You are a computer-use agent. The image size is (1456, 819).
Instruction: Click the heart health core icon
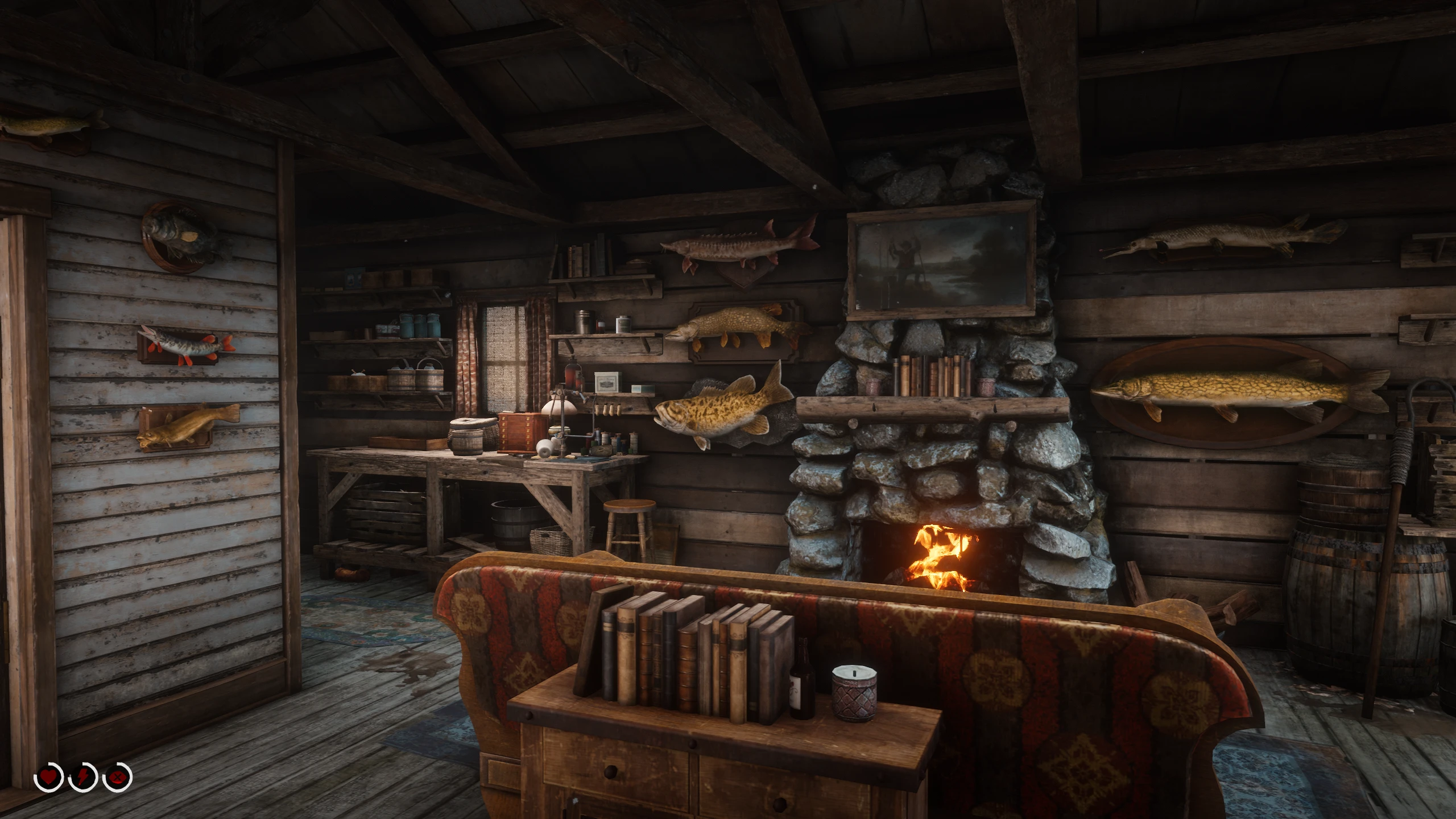pos(49,776)
